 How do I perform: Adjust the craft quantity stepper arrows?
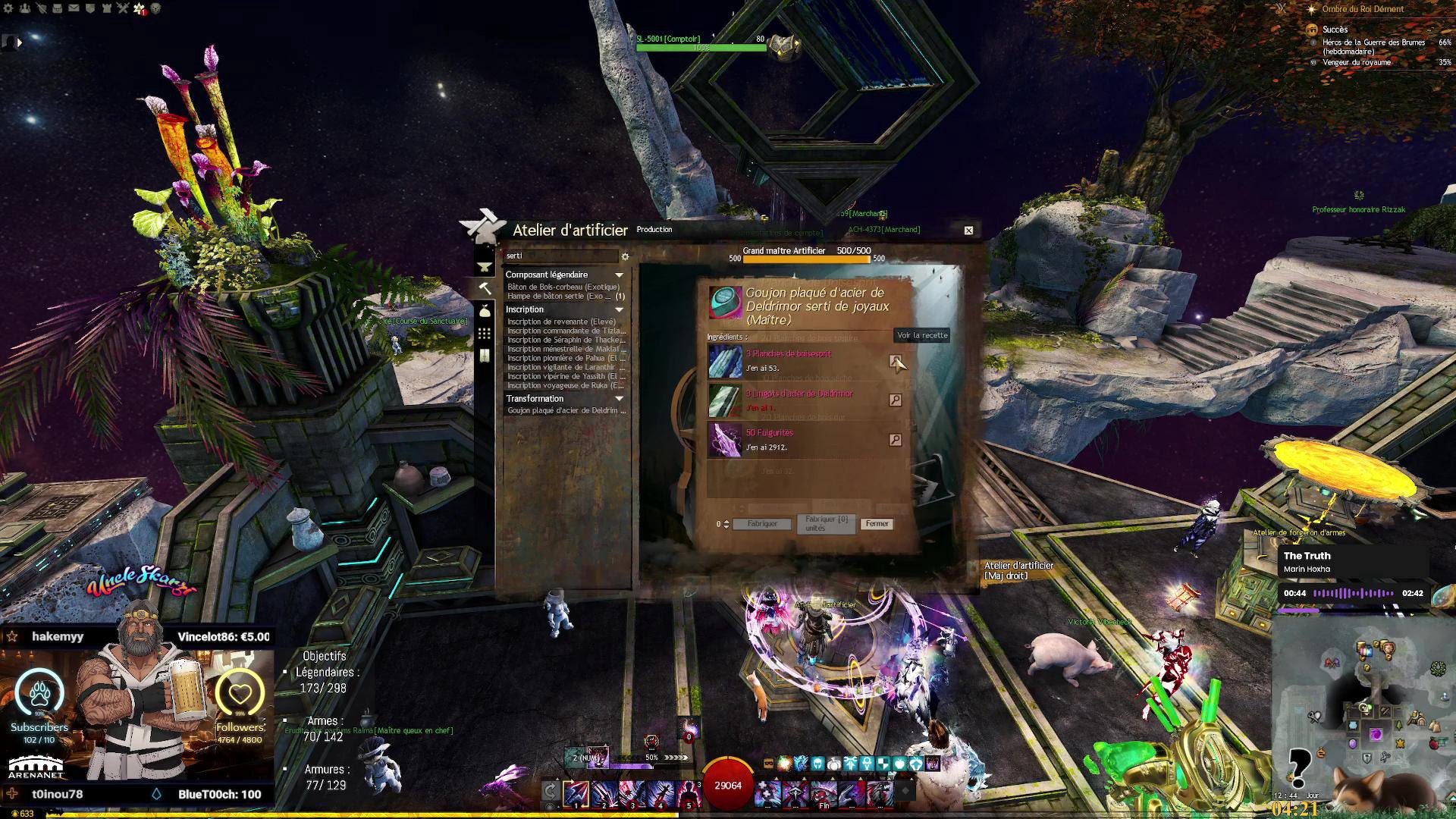[x=726, y=524]
